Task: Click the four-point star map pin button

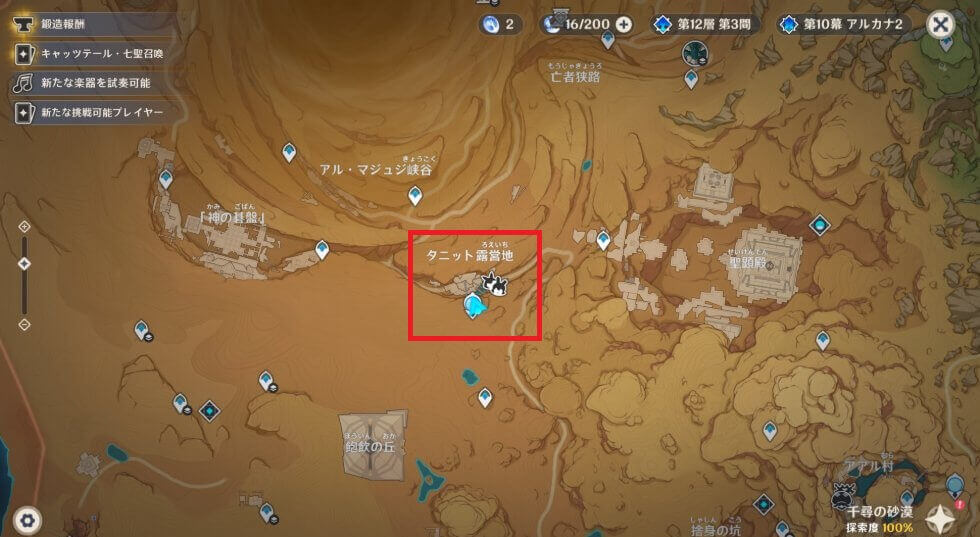Action: [x=941, y=517]
